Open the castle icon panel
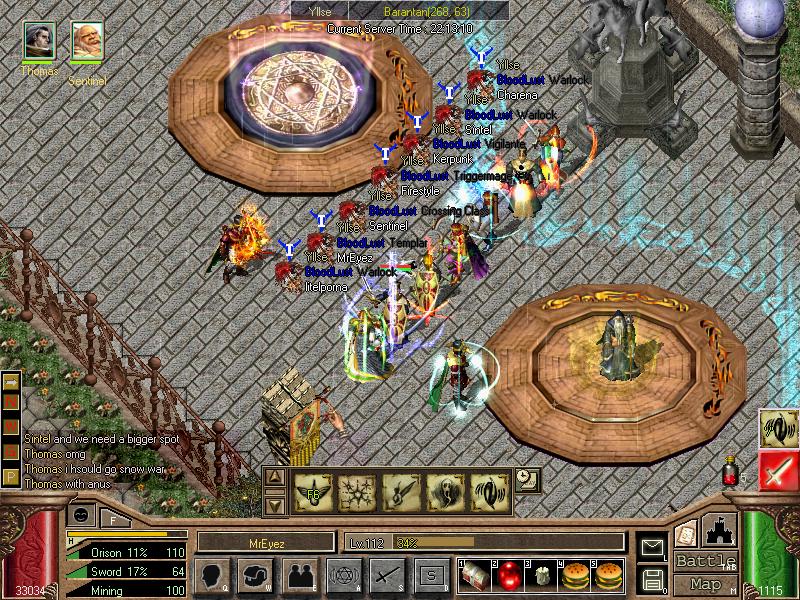This screenshot has height=600, width=800. pyautogui.click(x=720, y=530)
